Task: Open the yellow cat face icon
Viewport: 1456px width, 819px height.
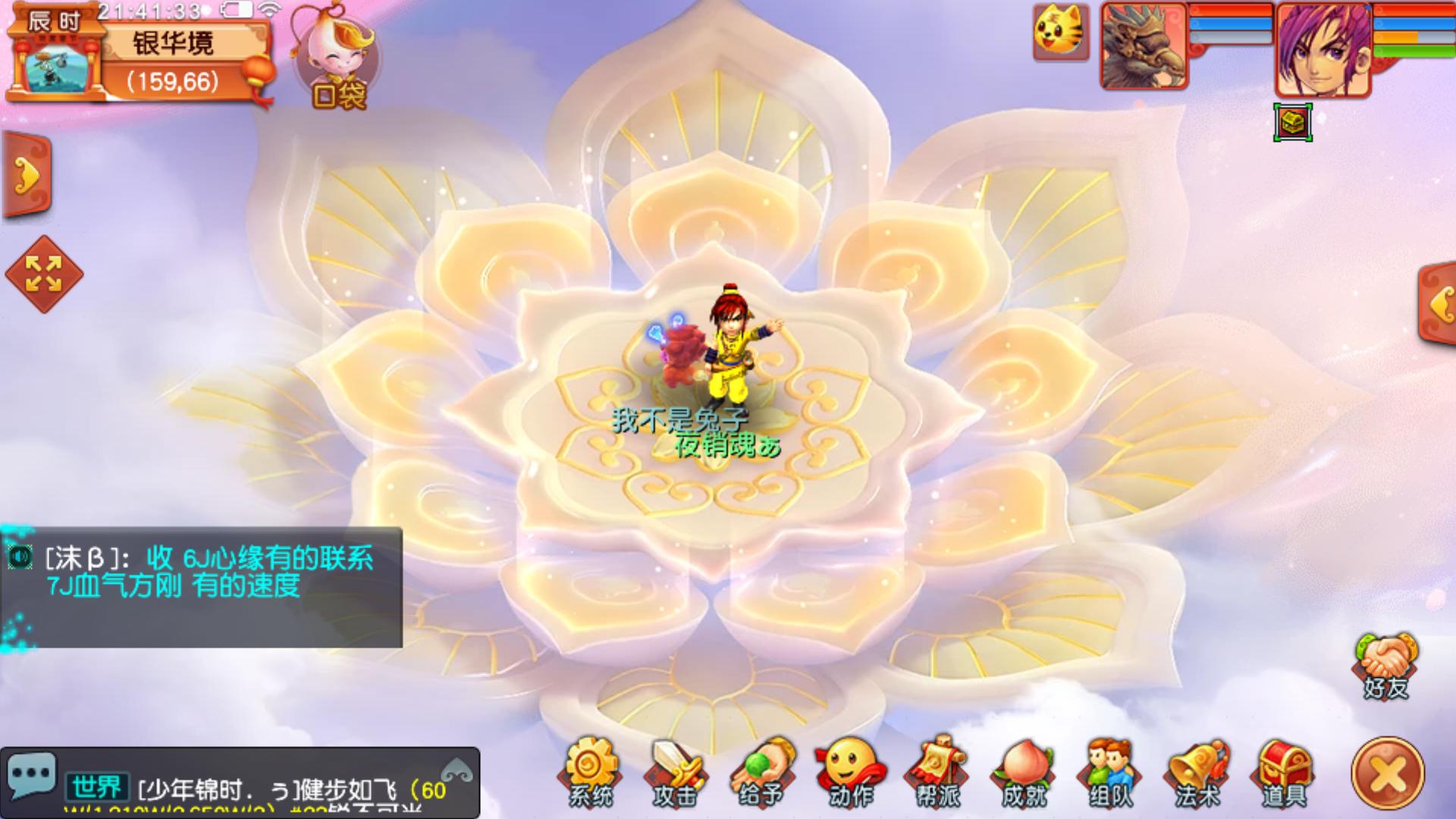Action: (1061, 33)
